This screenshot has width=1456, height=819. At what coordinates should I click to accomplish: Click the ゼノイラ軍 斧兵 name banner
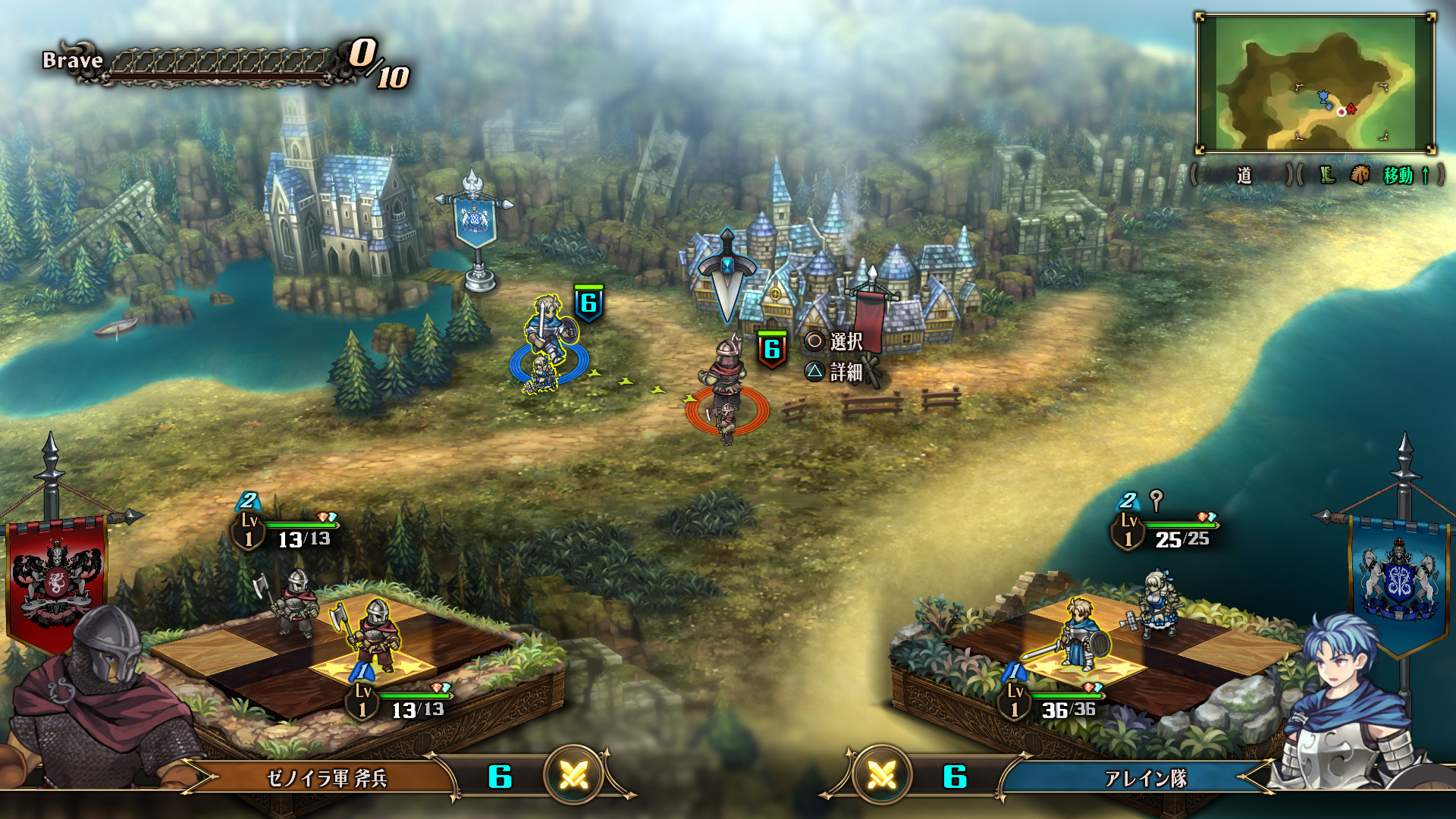[327, 778]
